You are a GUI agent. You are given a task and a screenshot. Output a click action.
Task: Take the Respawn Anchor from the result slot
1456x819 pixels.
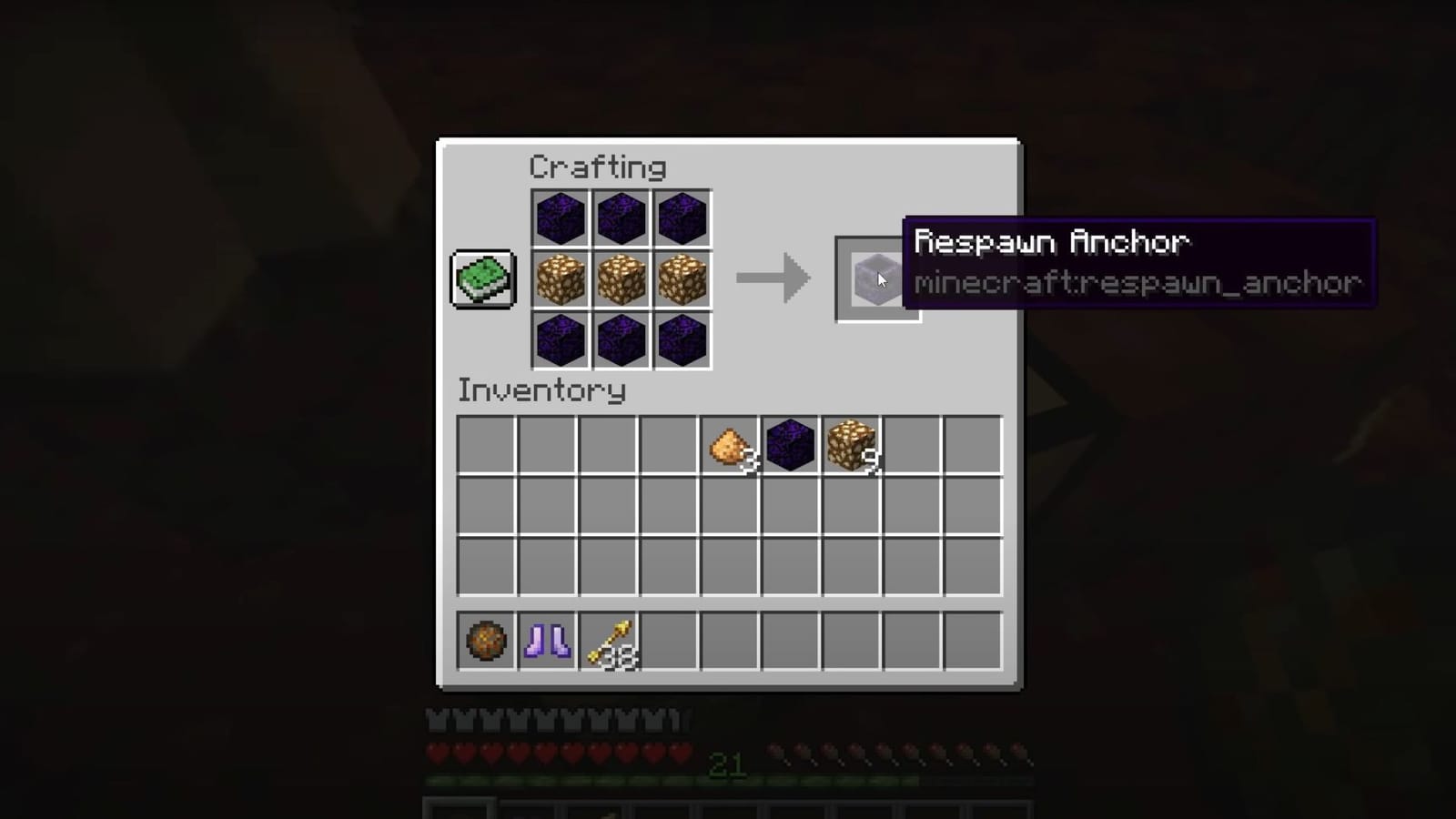(876, 278)
